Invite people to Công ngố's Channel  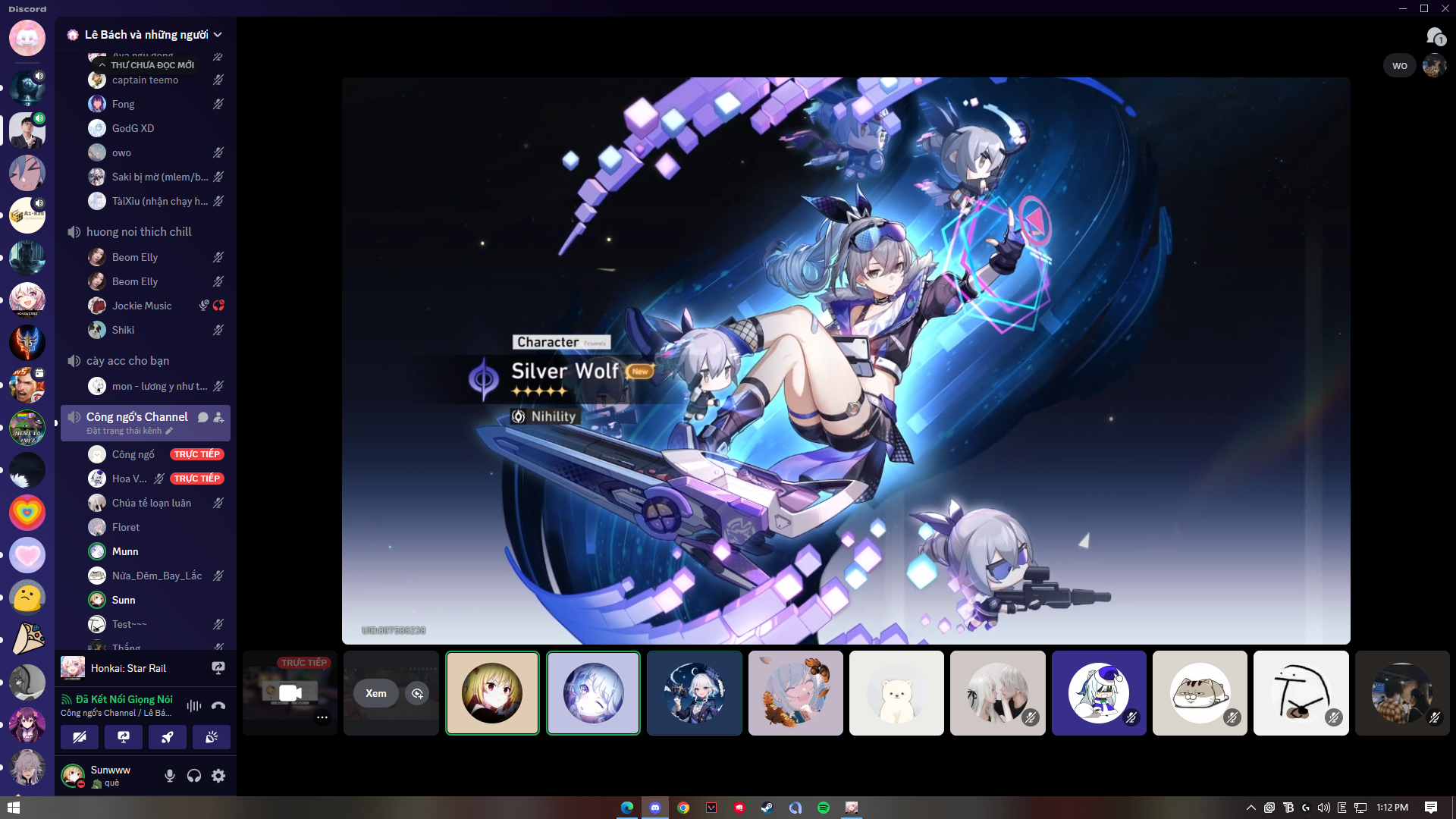pyautogui.click(x=219, y=418)
